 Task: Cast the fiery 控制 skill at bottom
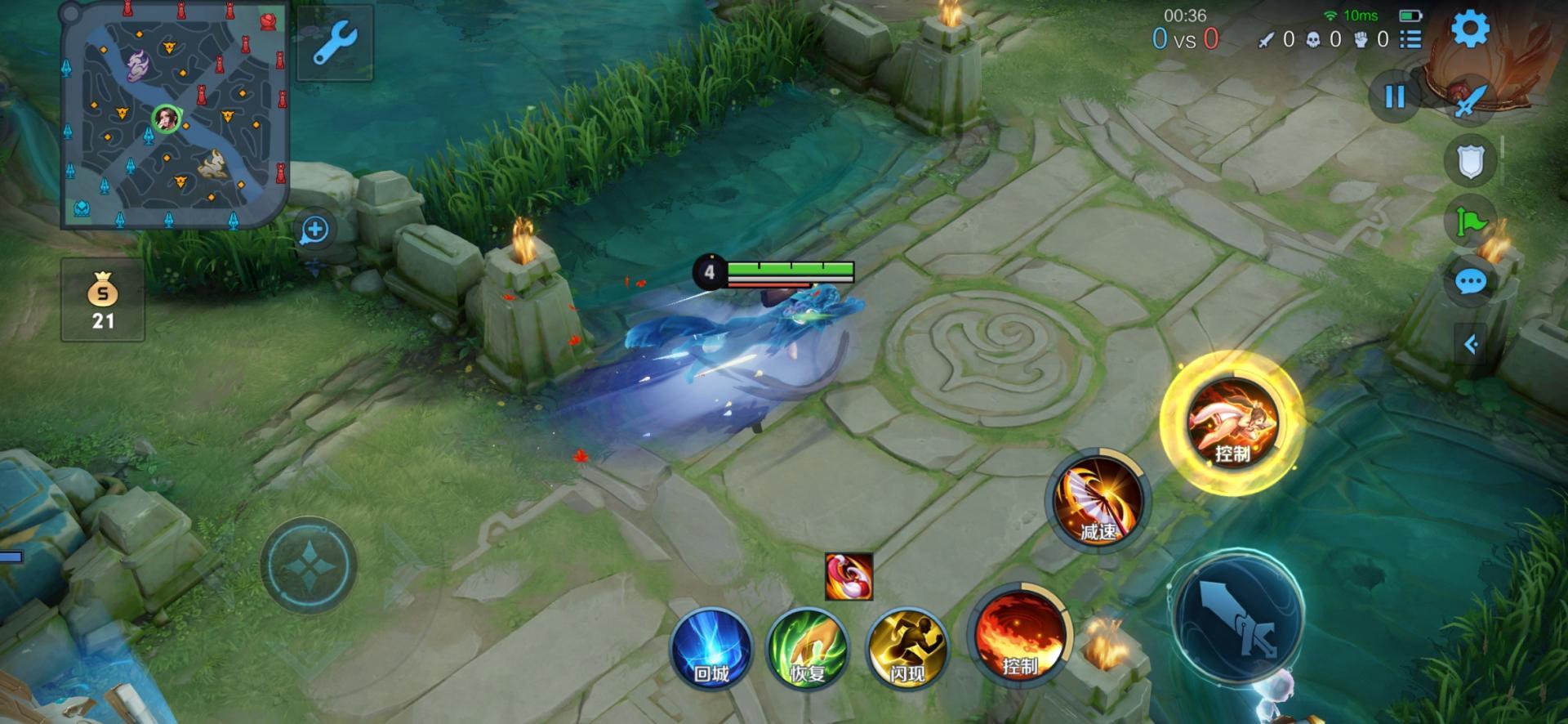click(1019, 637)
